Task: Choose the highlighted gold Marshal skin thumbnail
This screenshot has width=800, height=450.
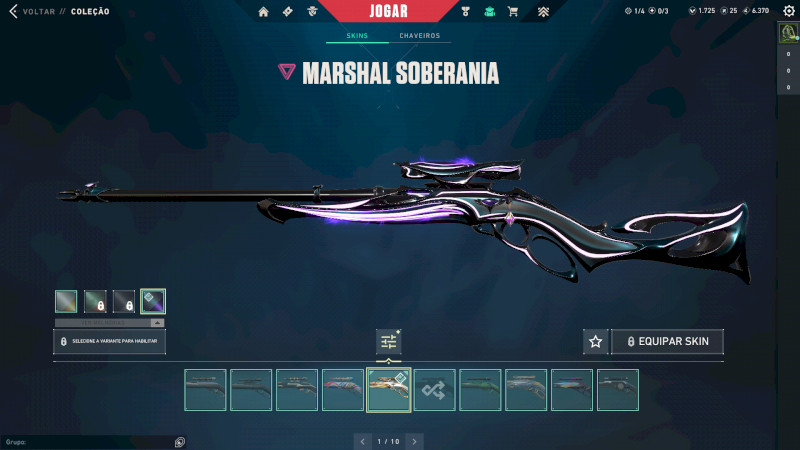Action: point(389,390)
